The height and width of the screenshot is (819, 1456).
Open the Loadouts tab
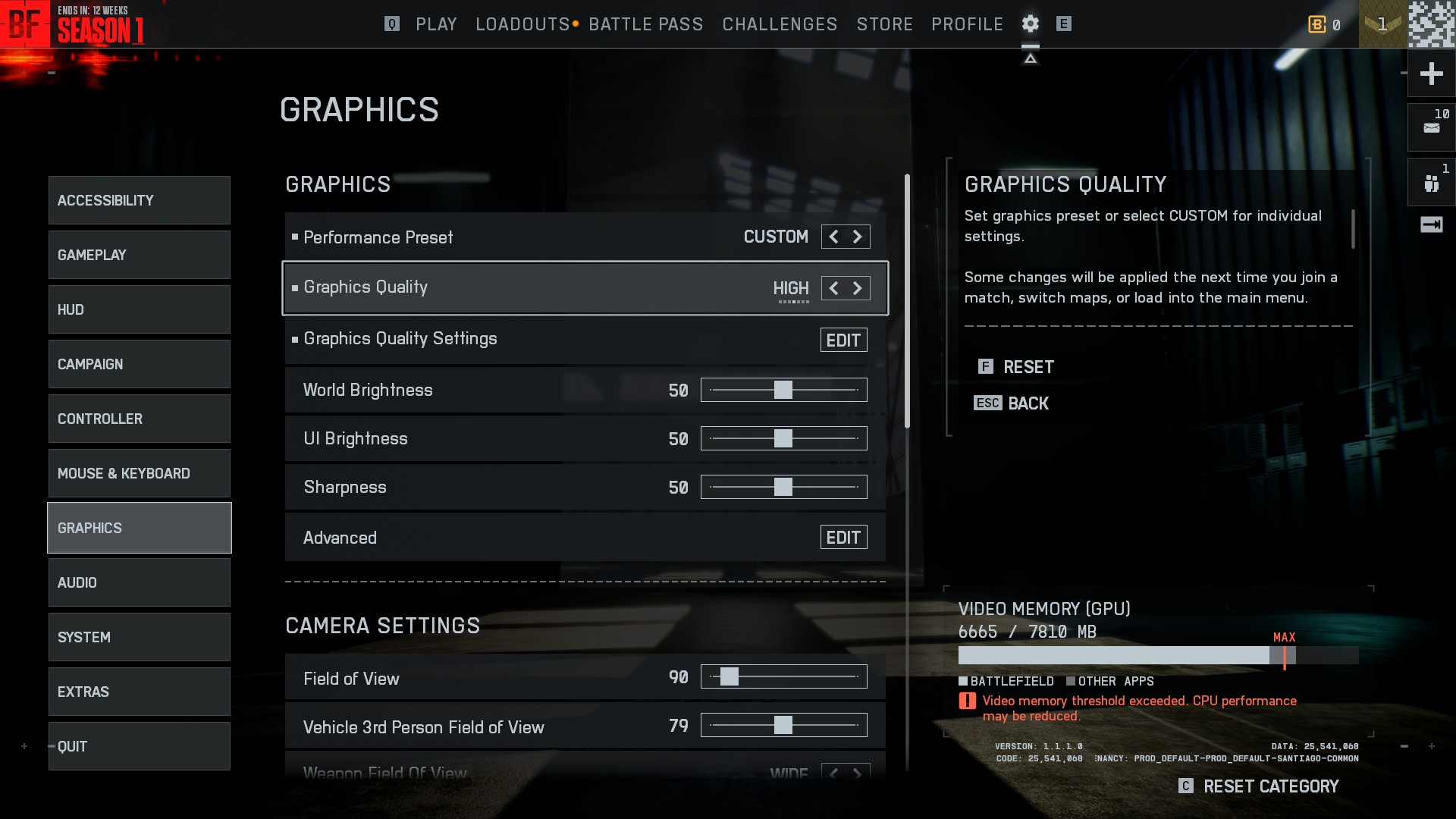tap(522, 24)
